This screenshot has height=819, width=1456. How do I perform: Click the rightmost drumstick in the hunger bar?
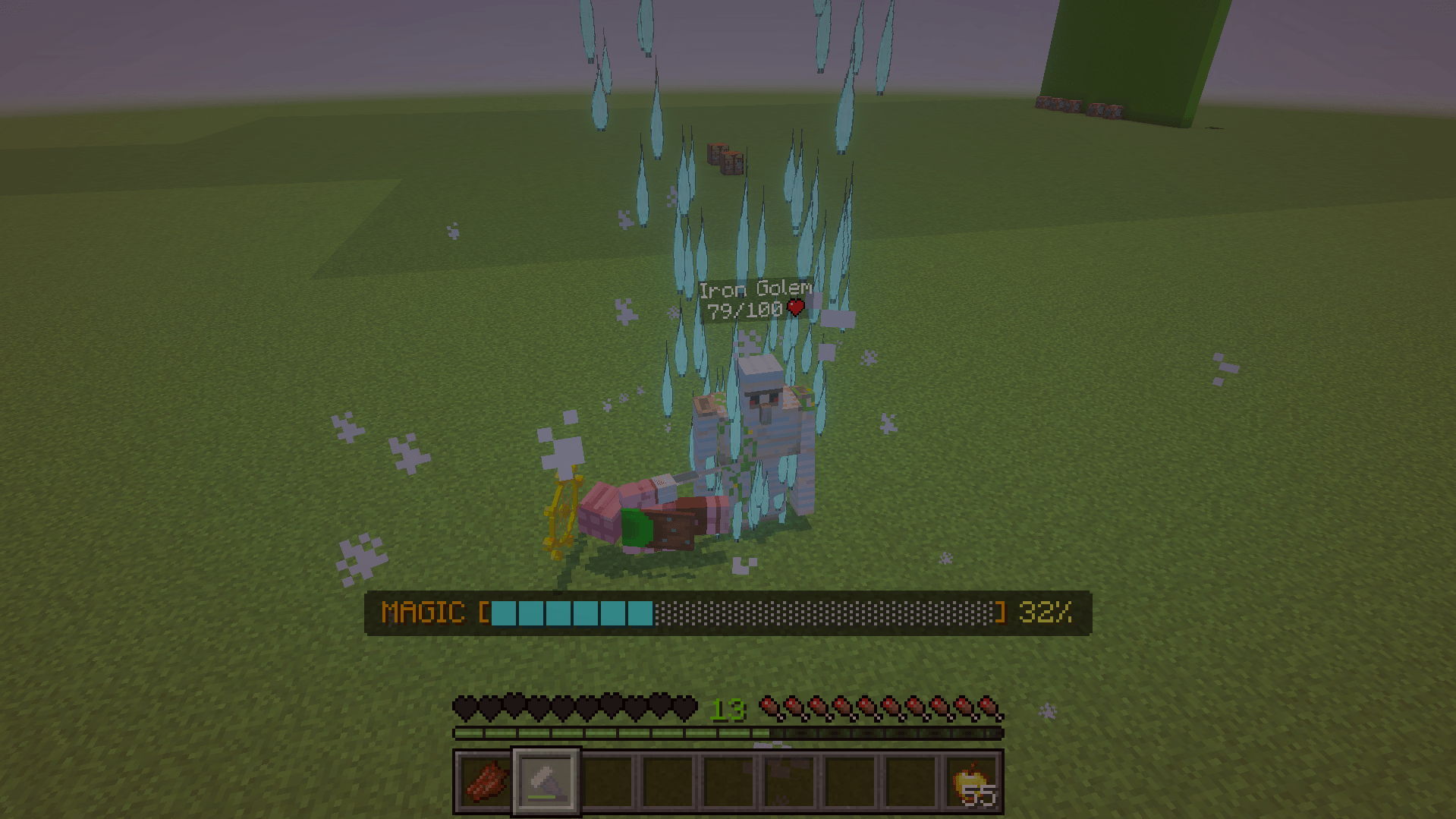coord(989,706)
